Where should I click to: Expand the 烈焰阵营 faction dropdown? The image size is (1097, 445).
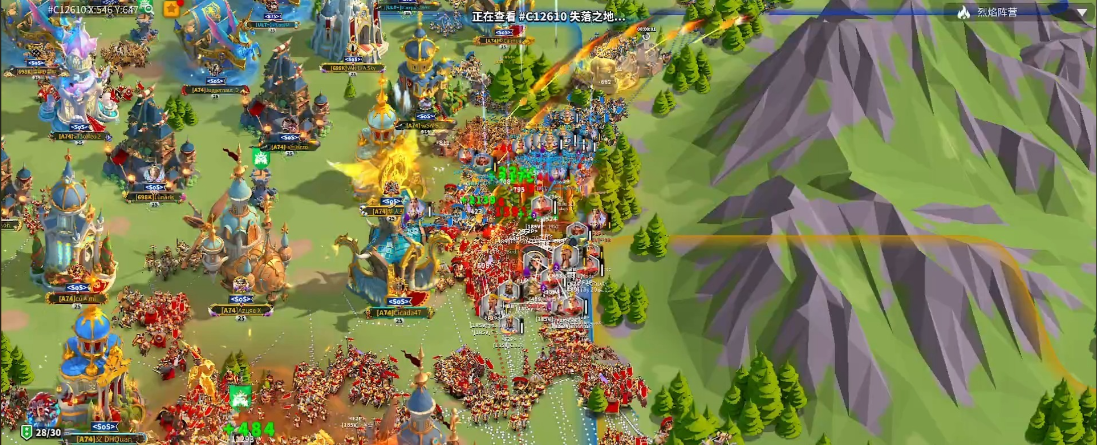point(1081,12)
